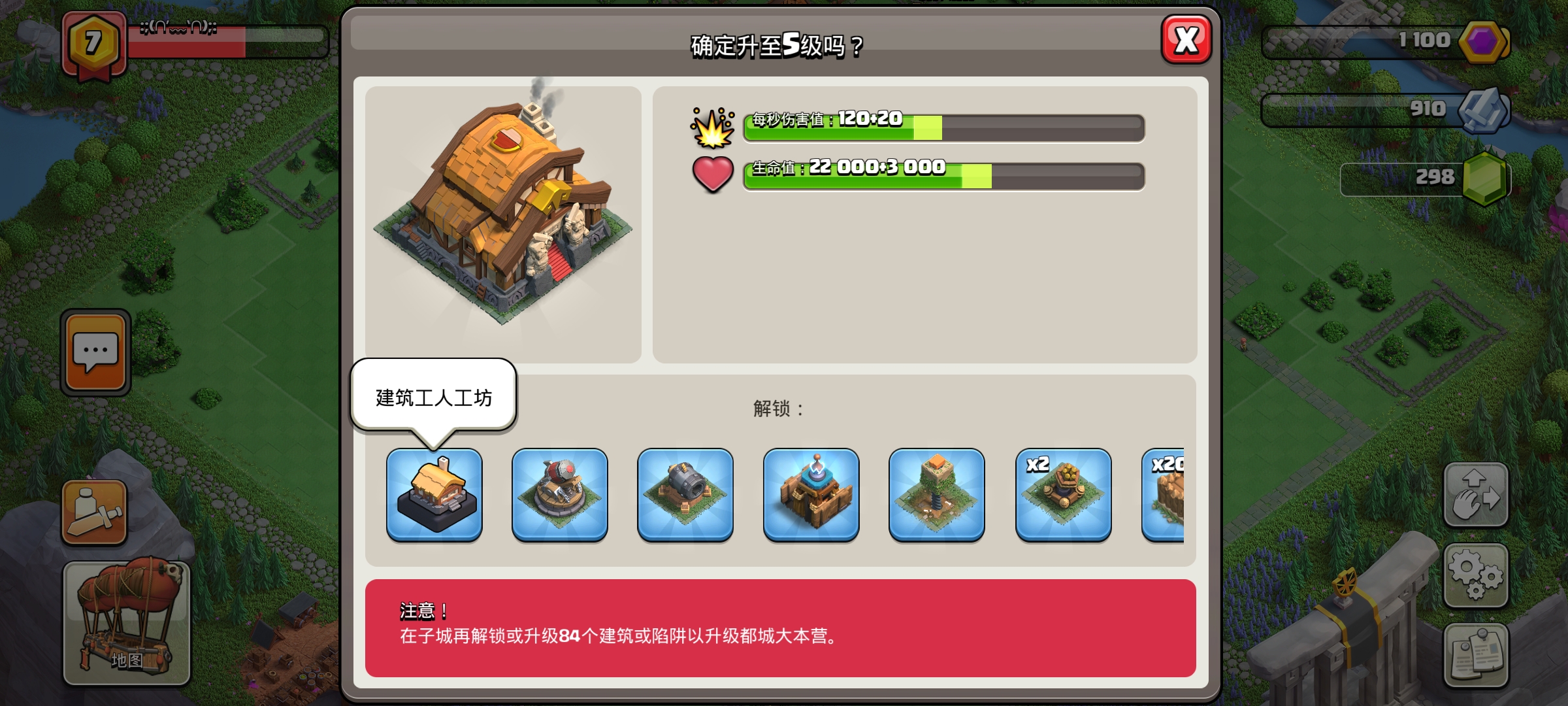Tap the level 7 experience badge
Viewport: 1568px width, 706px height.
pos(91,41)
